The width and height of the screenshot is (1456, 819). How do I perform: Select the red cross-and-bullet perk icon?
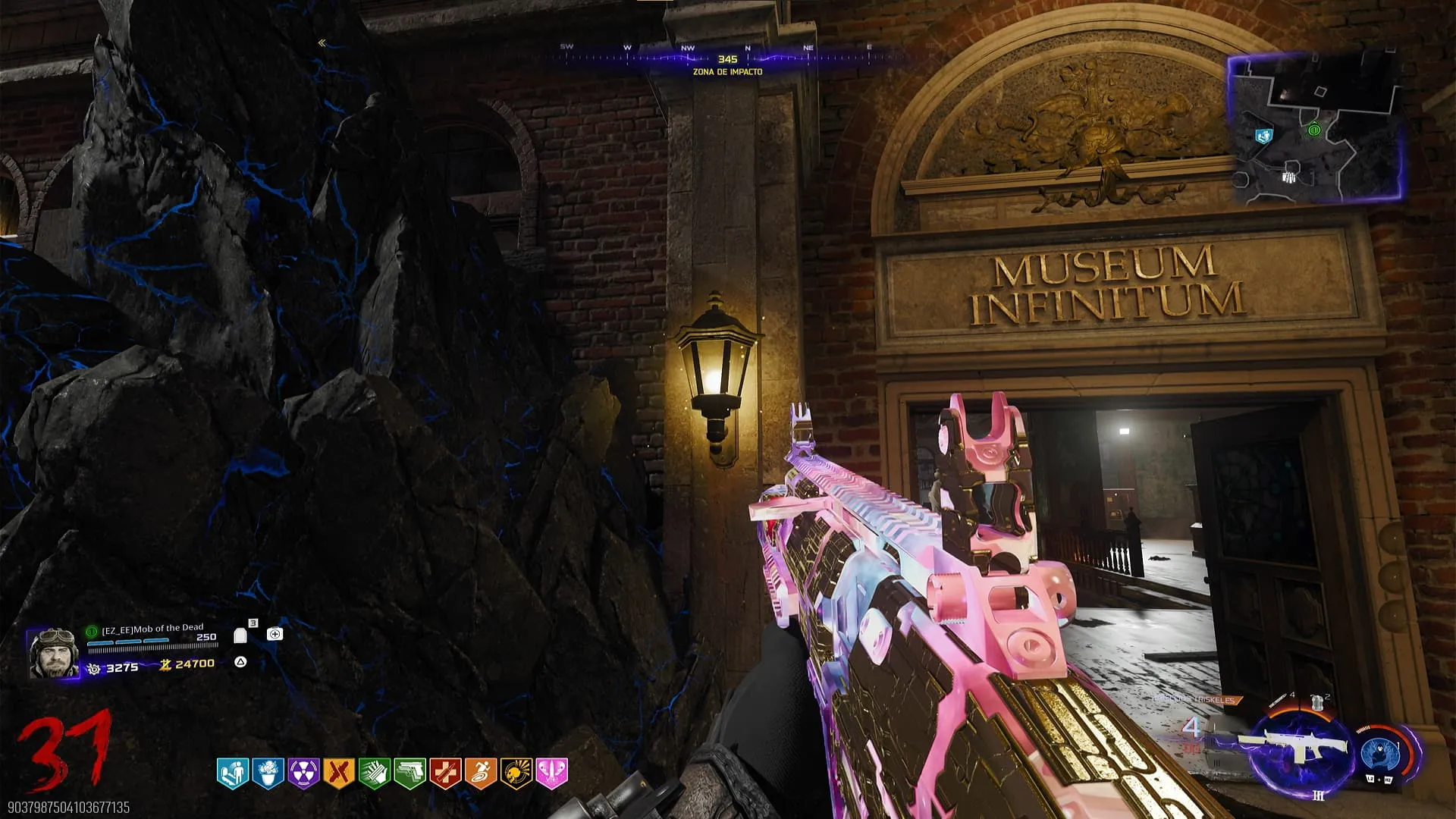(x=445, y=773)
